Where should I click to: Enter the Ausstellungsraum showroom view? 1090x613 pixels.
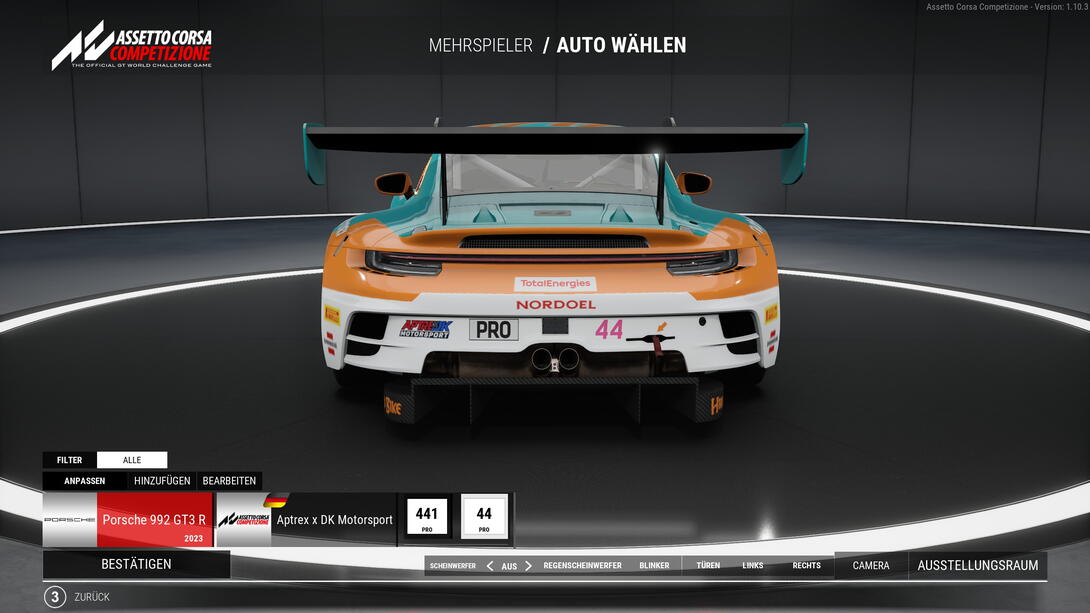[x=977, y=566]
